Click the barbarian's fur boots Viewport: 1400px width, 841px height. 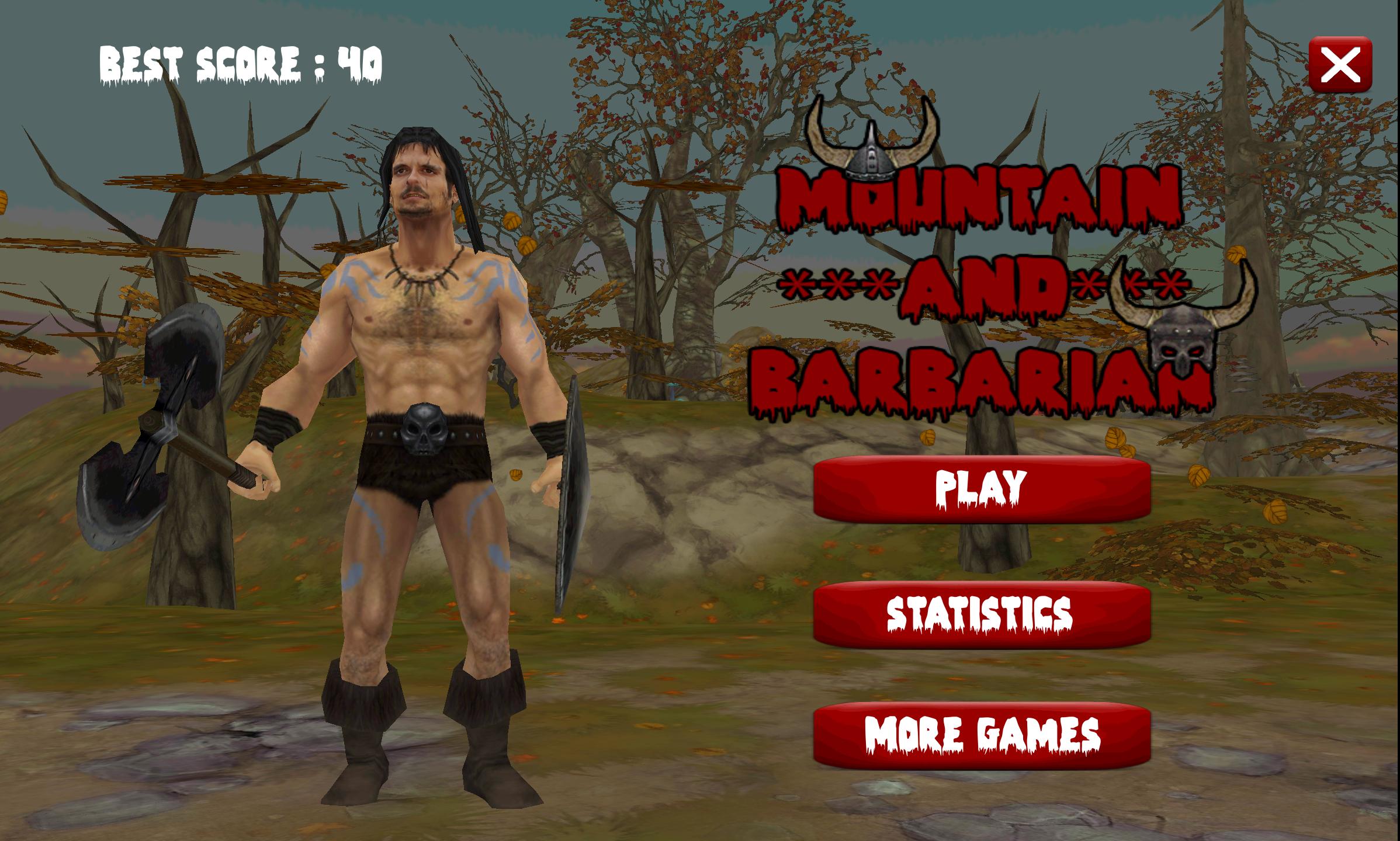pyautogui.click(x=362, y=730)
